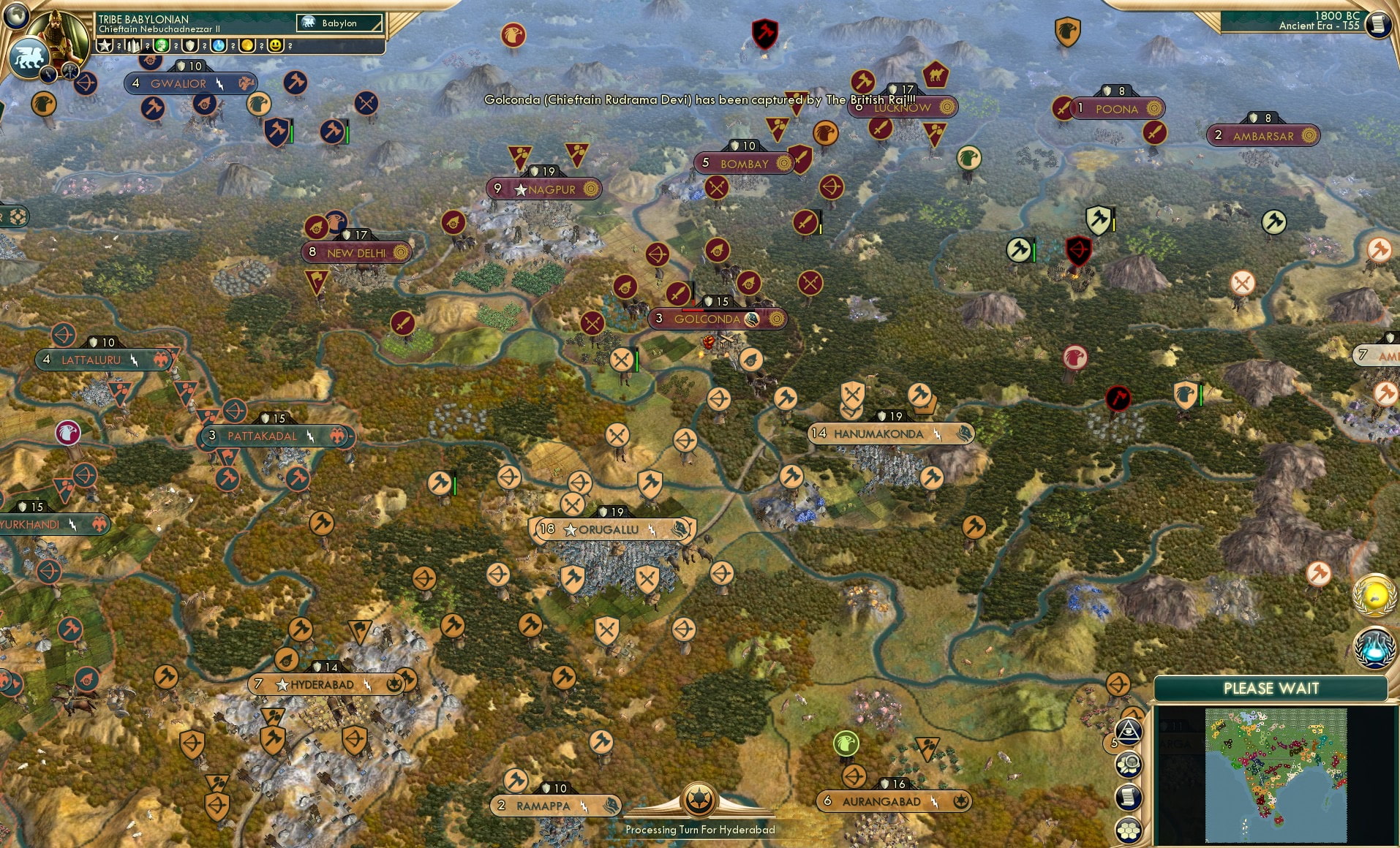Click the score star icon in resource bar
The height and width of the screenshot is (848, 1400).
click(104, 46)
